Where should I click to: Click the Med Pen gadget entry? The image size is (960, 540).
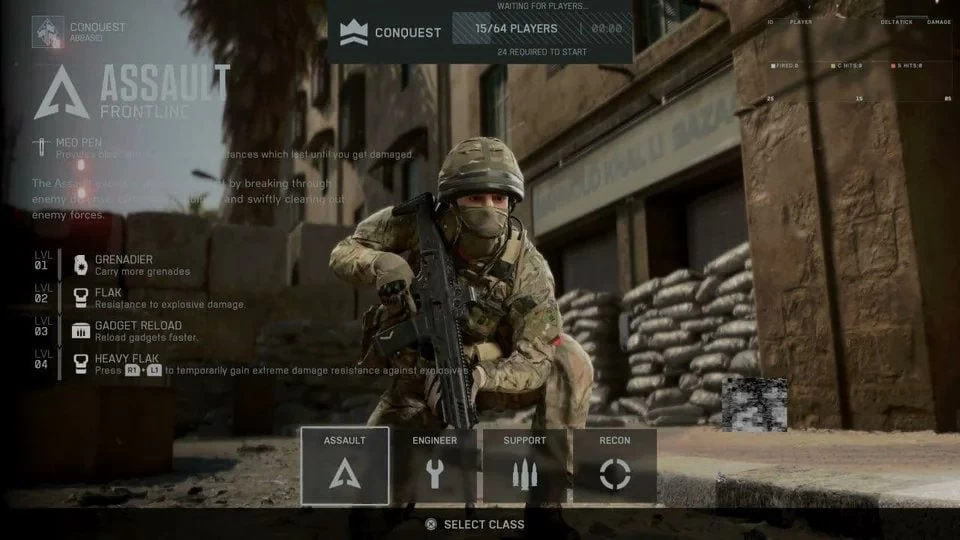[80, 147]
